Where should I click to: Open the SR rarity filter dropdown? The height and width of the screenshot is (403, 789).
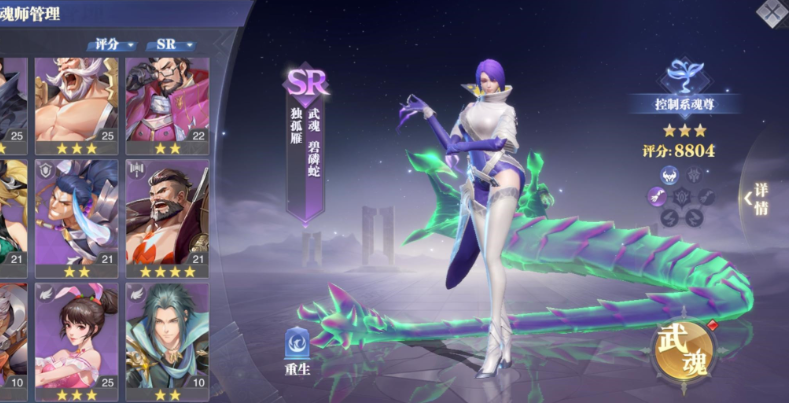point(171,44)
